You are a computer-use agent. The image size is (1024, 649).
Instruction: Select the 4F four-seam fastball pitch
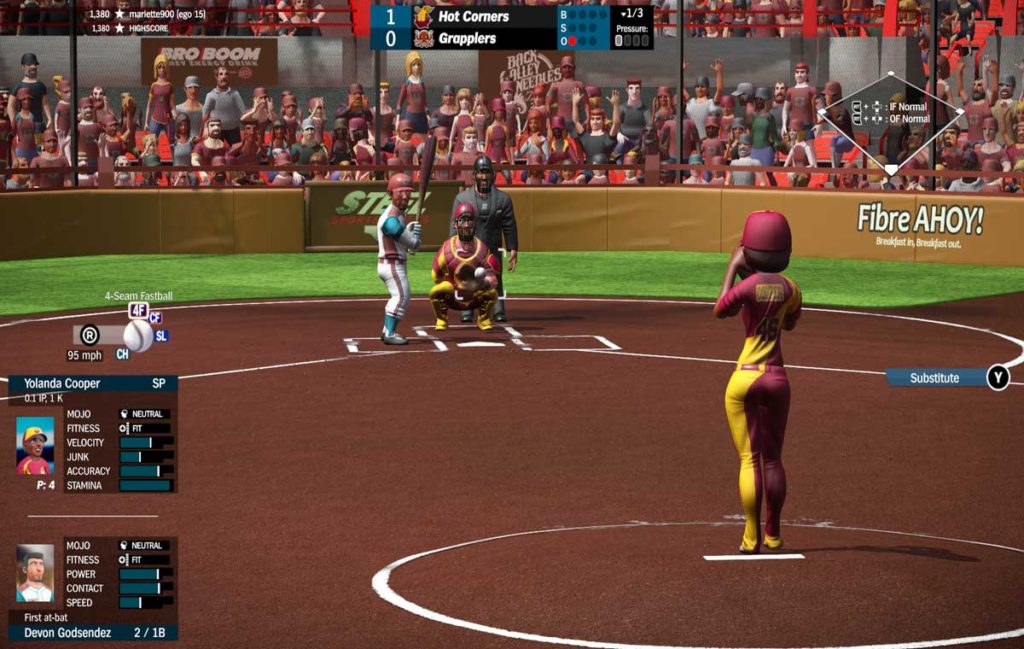pos(138,310)
